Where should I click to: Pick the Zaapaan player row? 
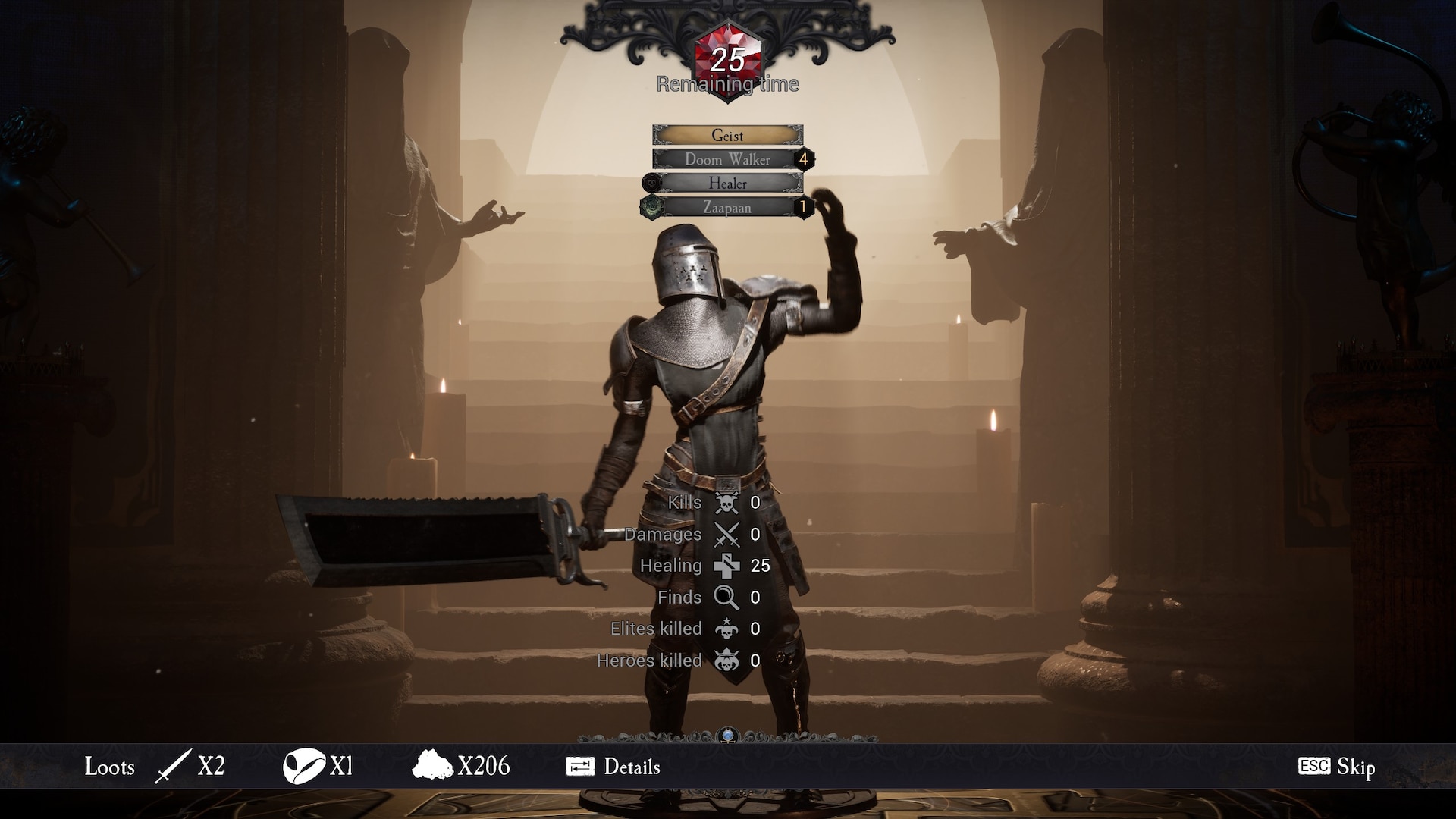point(727,207)
